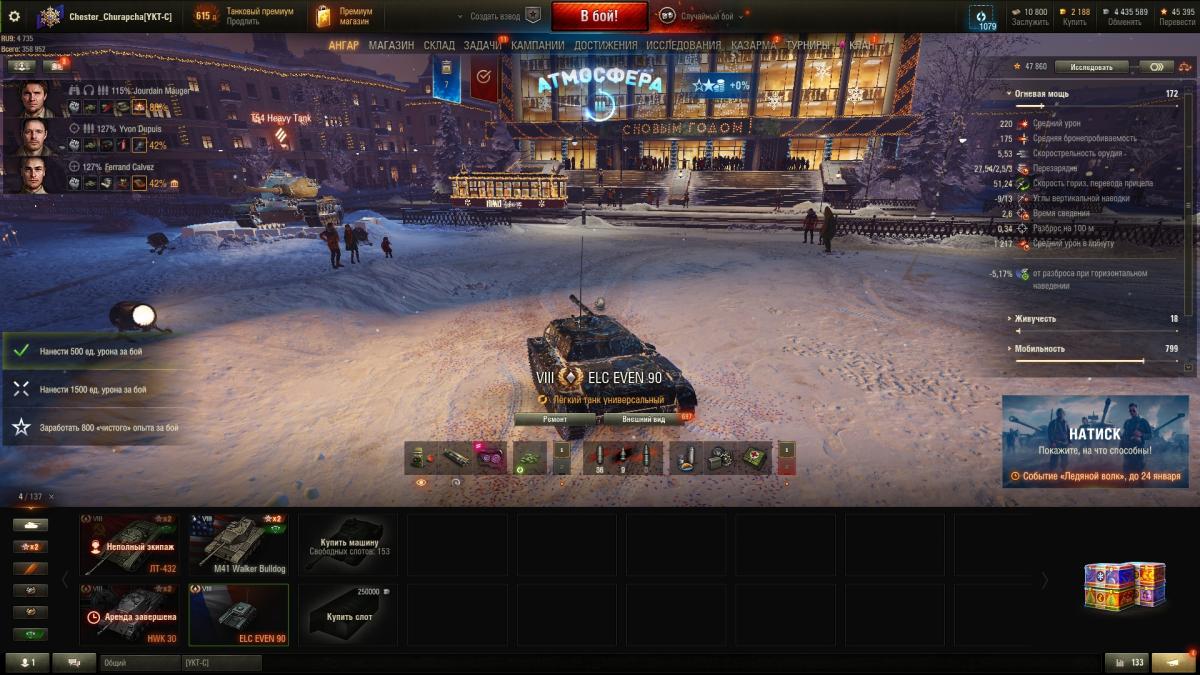Click the Исследовать research button
The width and height of the screenshot is (1200, 675).
pos(1090,67)
